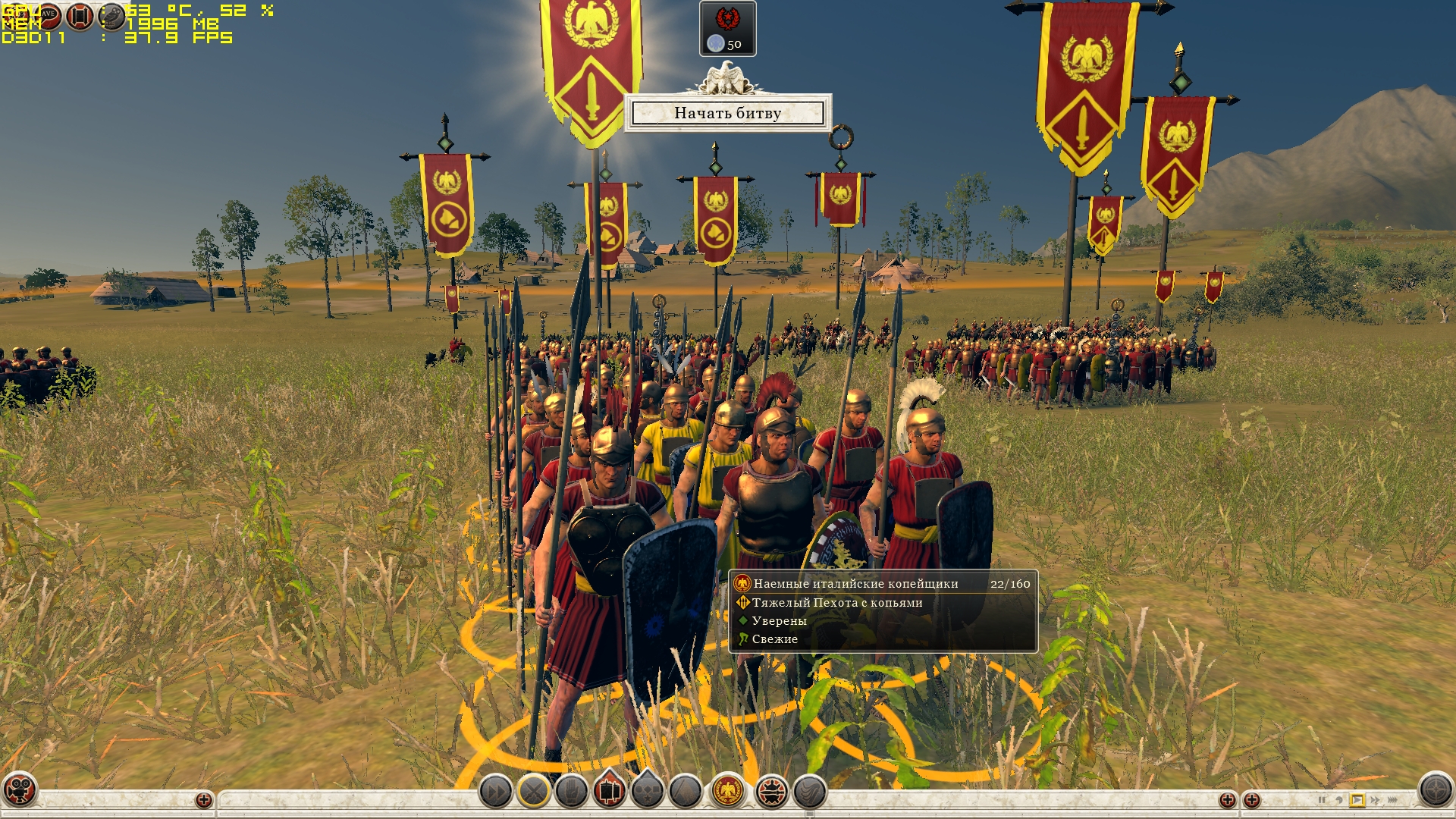Viewport: 1456px width, 819px height.
Task: Click the grey triangle formation button
Action: (685, 792)
